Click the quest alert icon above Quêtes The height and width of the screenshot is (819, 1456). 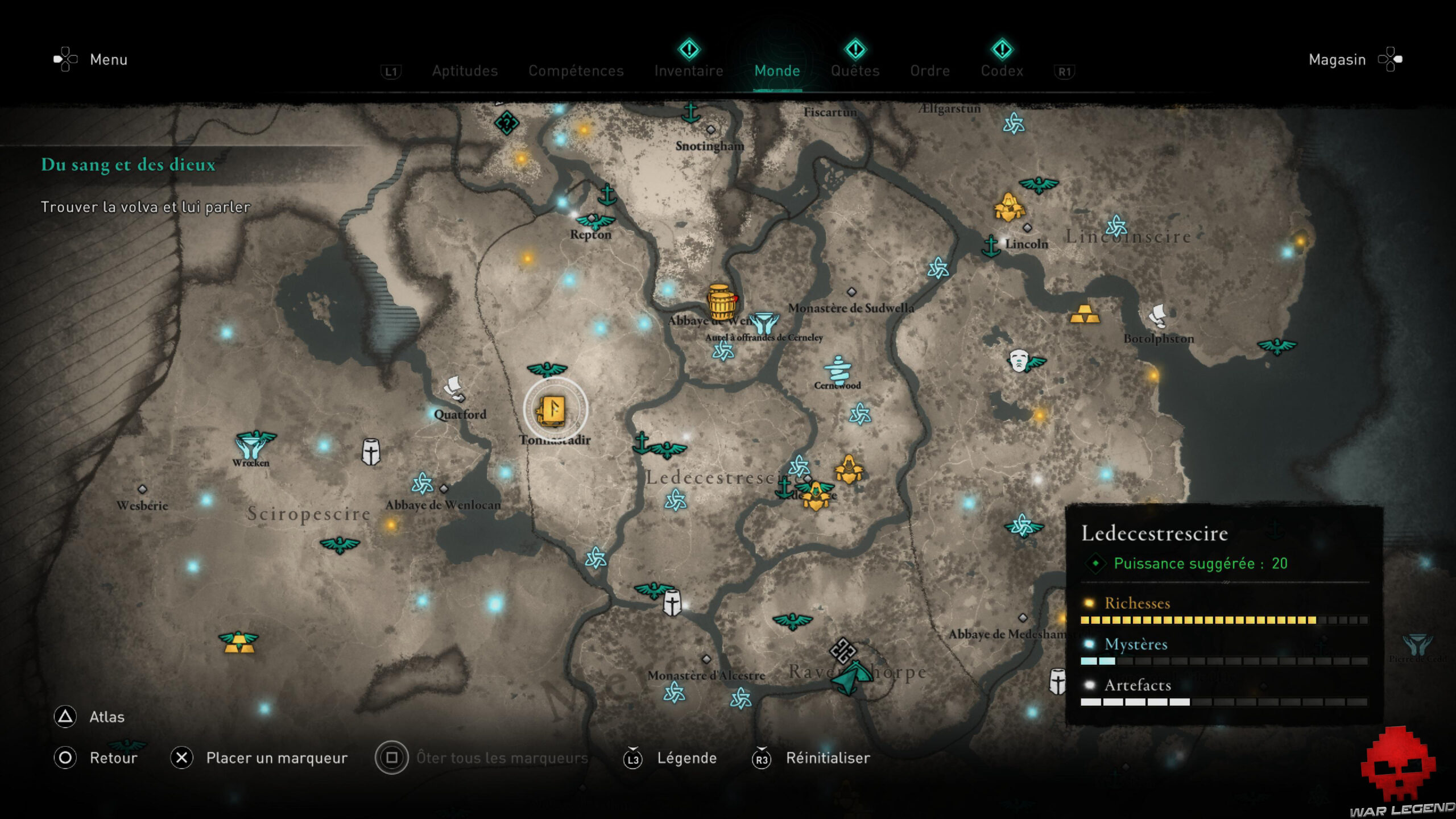[x=854, y=50]
